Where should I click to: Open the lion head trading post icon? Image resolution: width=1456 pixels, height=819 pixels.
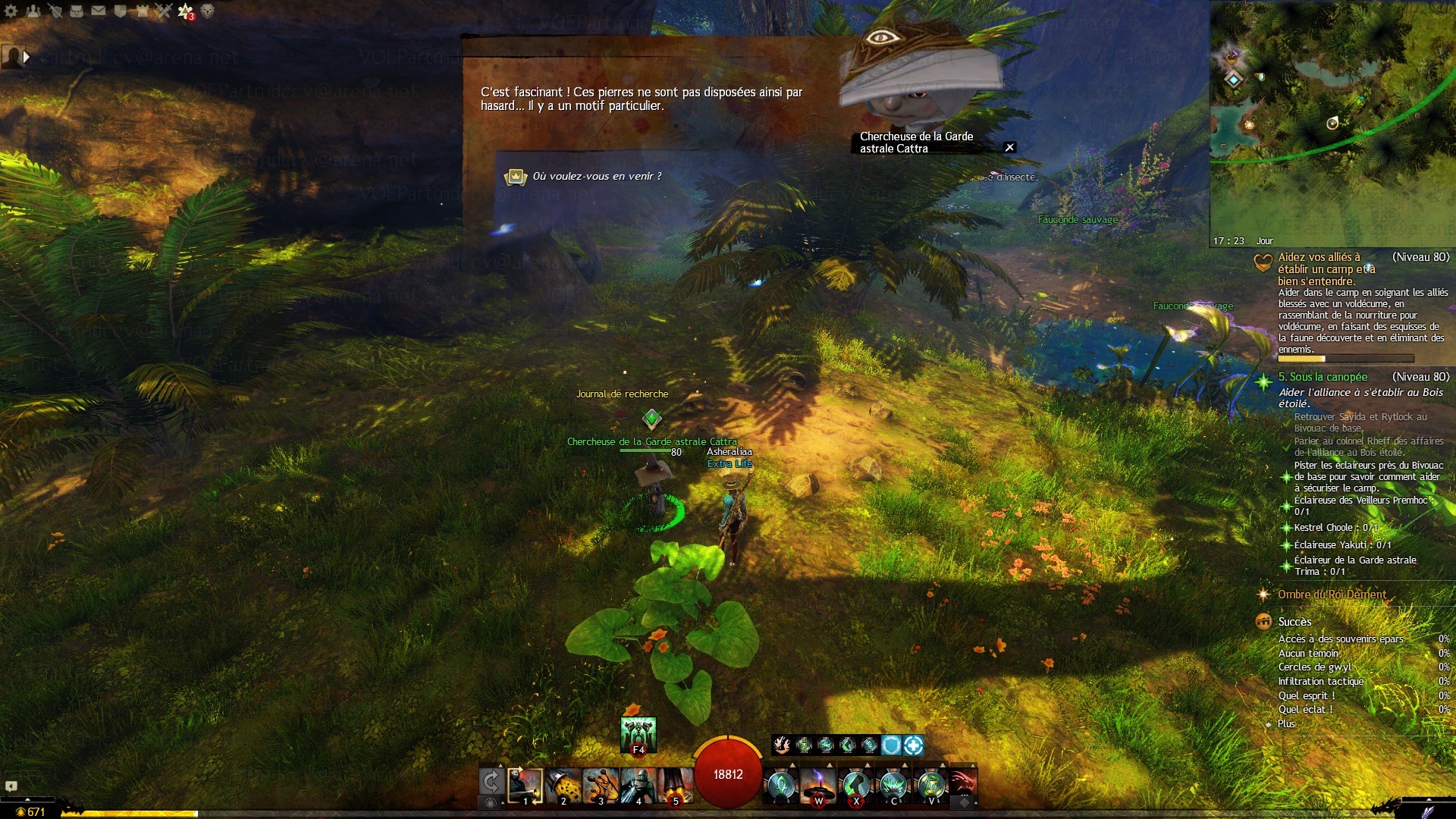[x=208, y=11]
